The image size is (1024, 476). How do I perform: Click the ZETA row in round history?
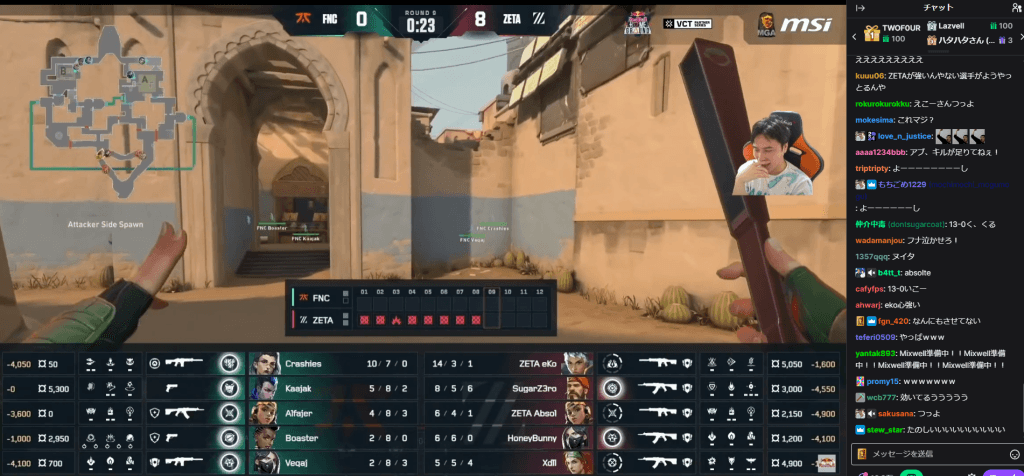point(322,319)
